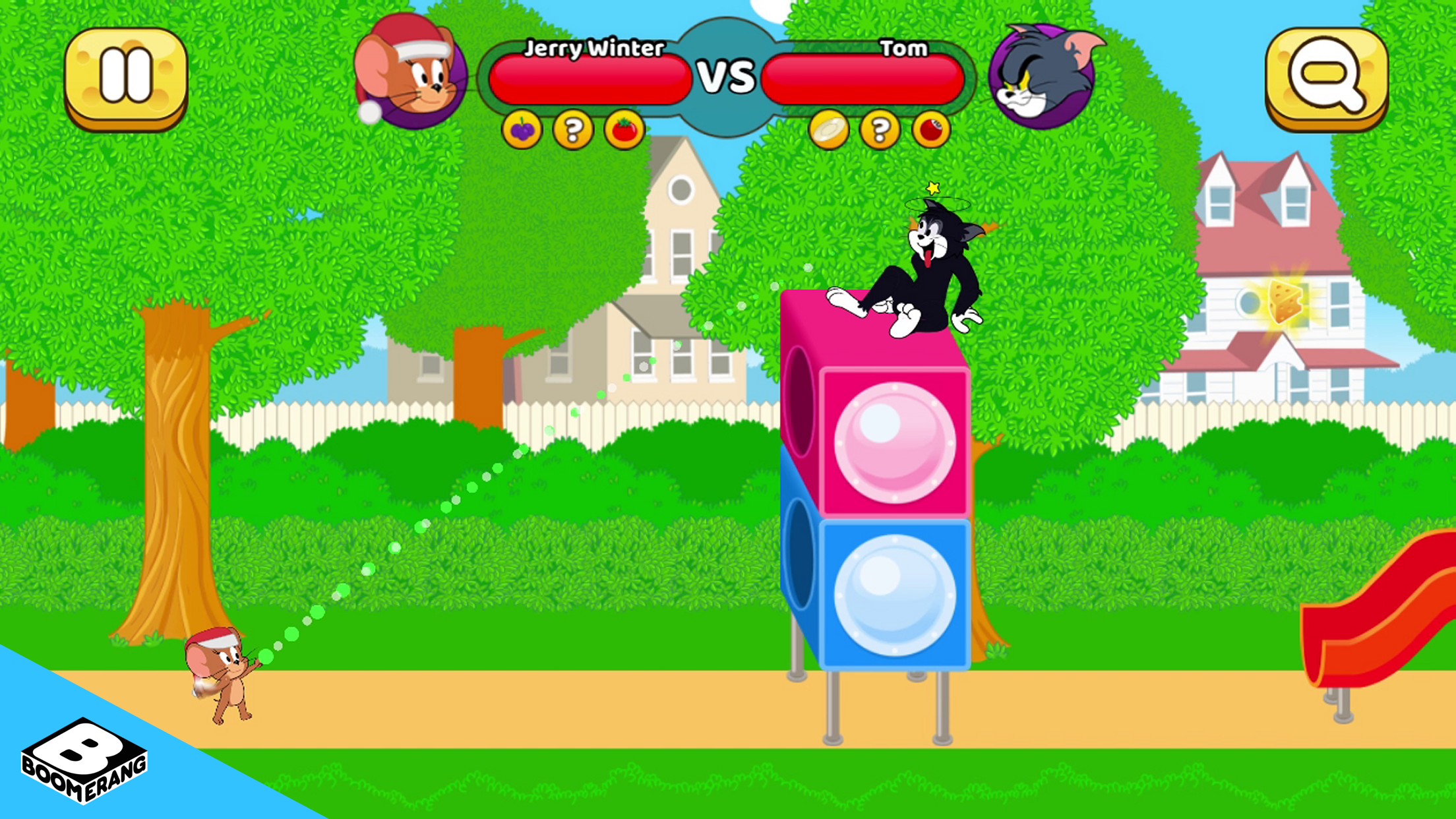Viewport: 1456px width, 819px height.
Task: Select the frisbee power-up on Tom's side
Action: pyautogui.click(x=828, y=129)
